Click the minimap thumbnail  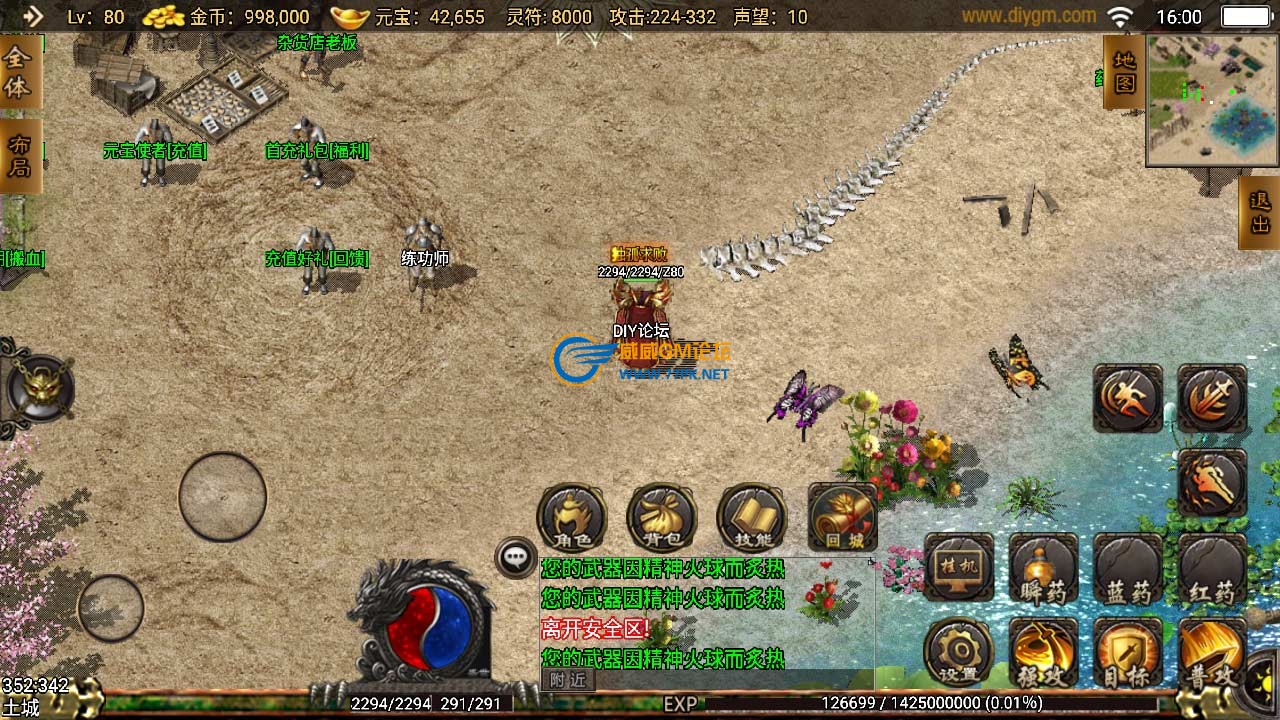tap(1212, 100)
